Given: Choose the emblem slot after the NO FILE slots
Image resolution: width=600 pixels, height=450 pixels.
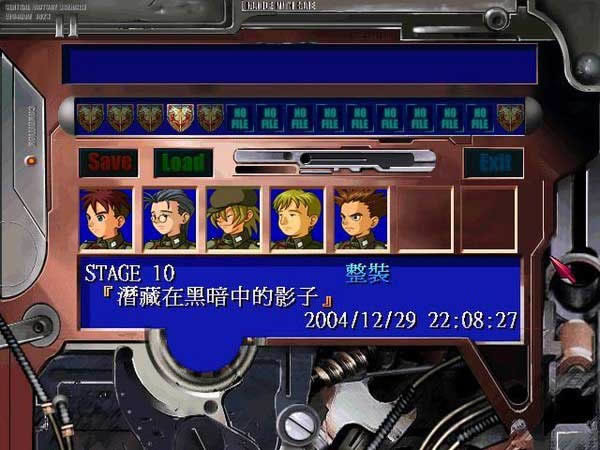Looking at the screenshot, I should tap(509, 118).
